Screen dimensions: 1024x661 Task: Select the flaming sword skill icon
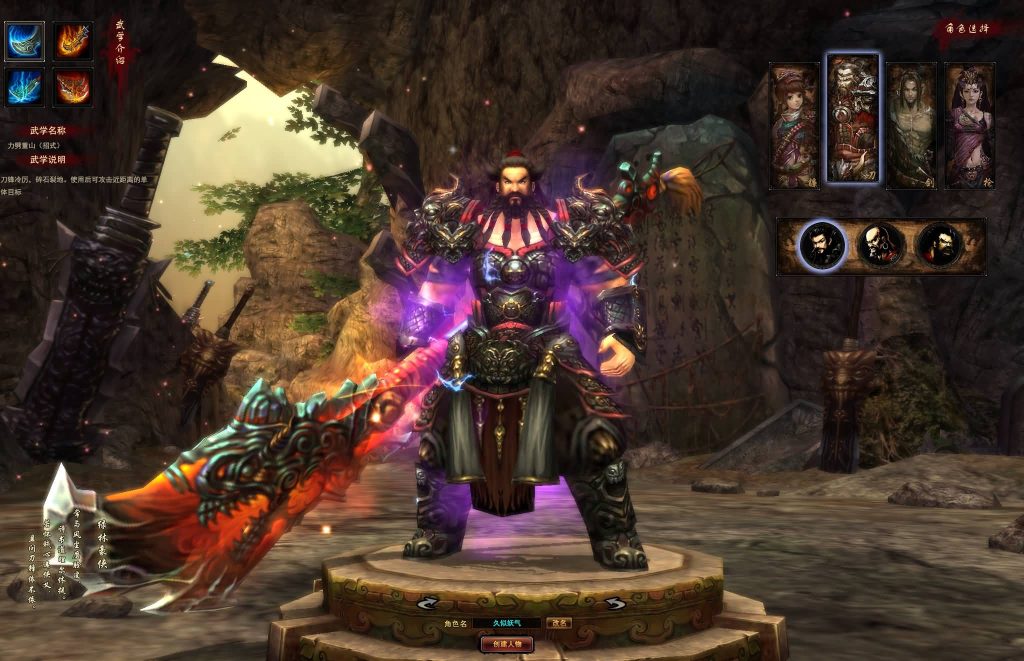coord(73,41)
